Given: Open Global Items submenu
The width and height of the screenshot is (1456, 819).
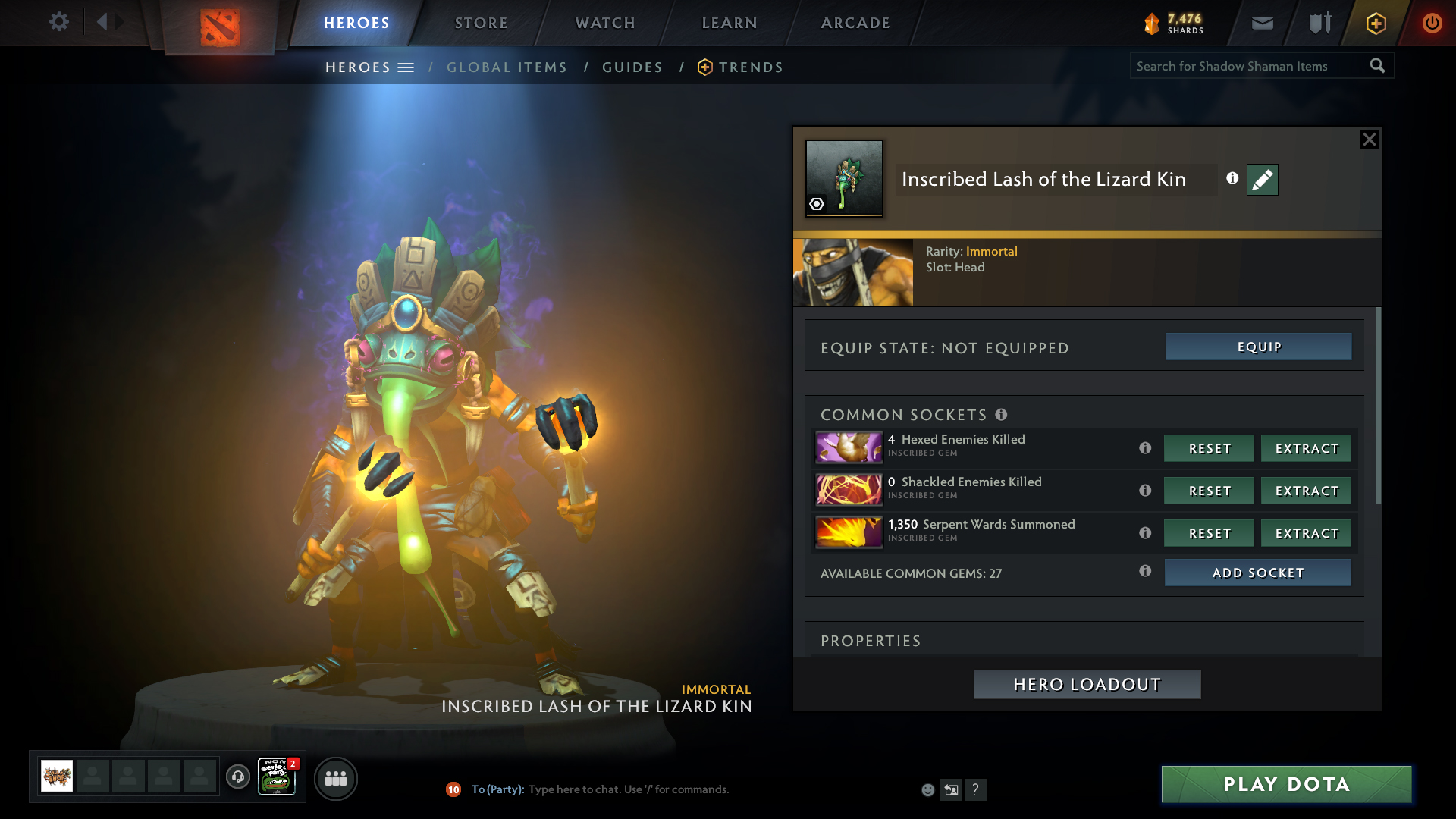Looking at the screenshot, I should [x=507, y=67].
